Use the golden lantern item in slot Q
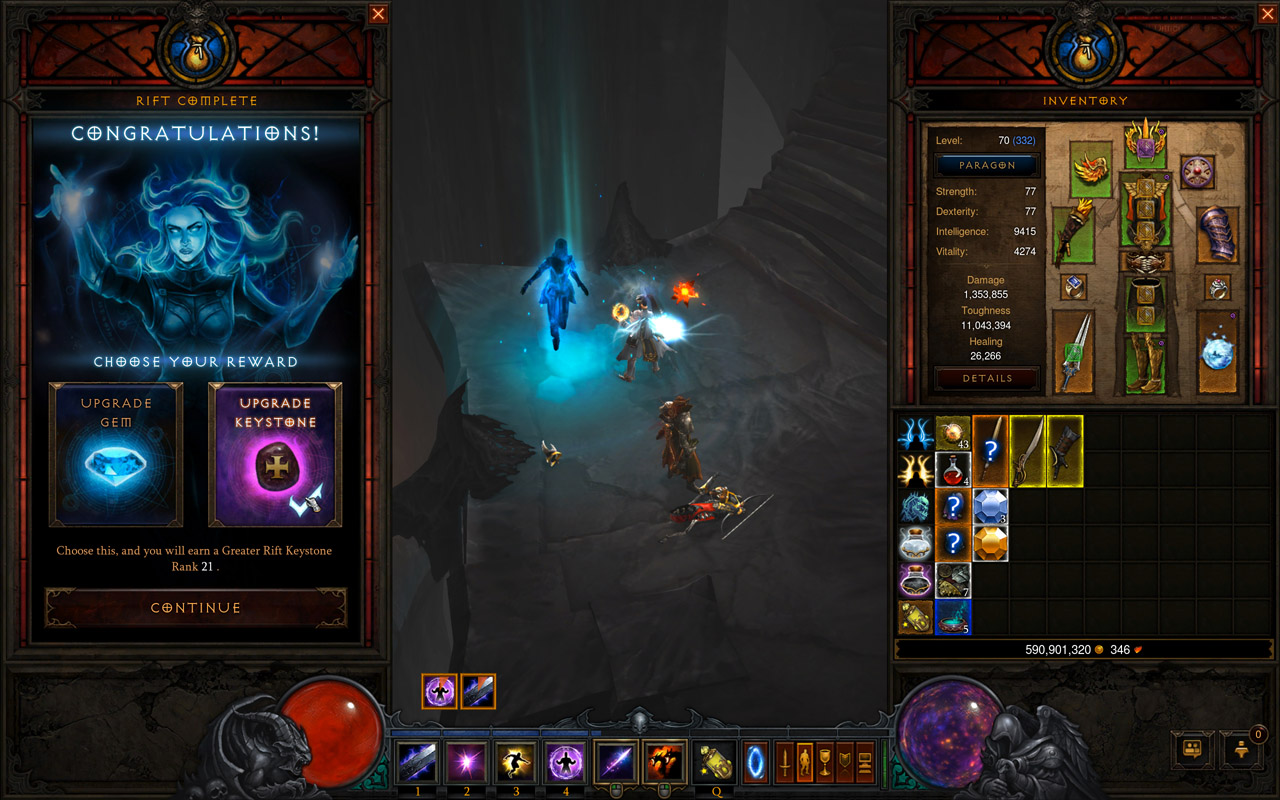 [715, 763]
